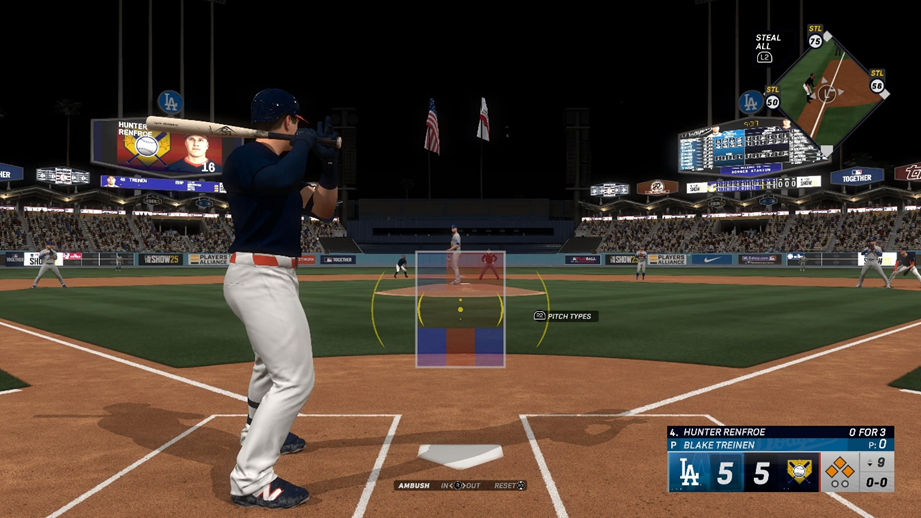Viewport: 921px width, 518px height.
Task: Select the STL 50 runner marker
Action: pyautogui.click(x=772, y=99)
